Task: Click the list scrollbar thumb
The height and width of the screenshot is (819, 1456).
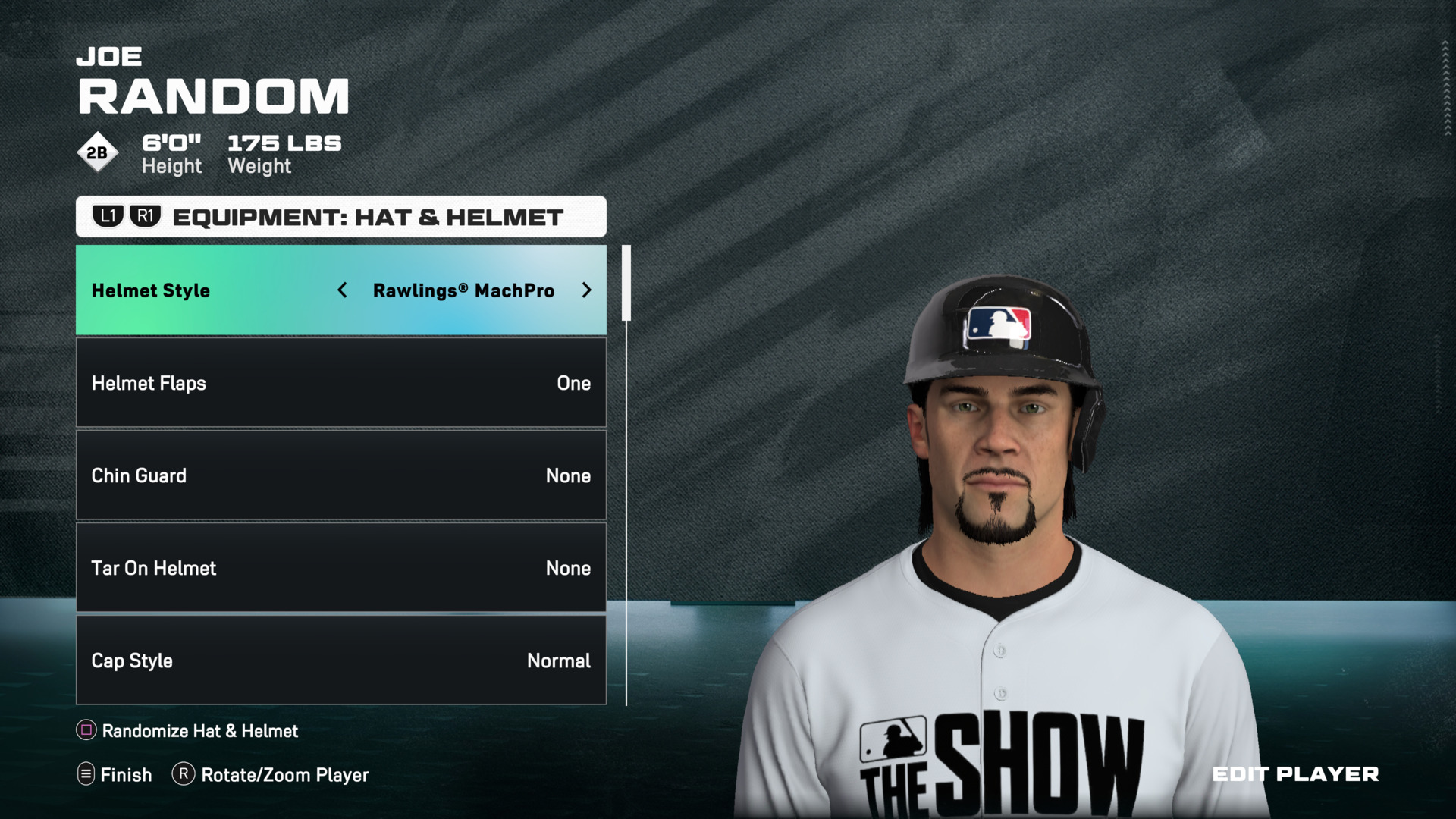Action: pos(626,283)
